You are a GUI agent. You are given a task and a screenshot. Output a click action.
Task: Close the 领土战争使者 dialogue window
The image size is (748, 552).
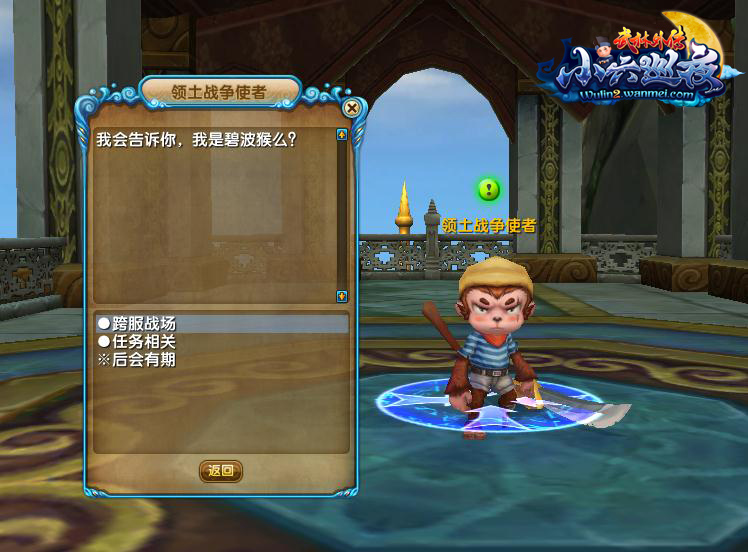pos(351,108)
